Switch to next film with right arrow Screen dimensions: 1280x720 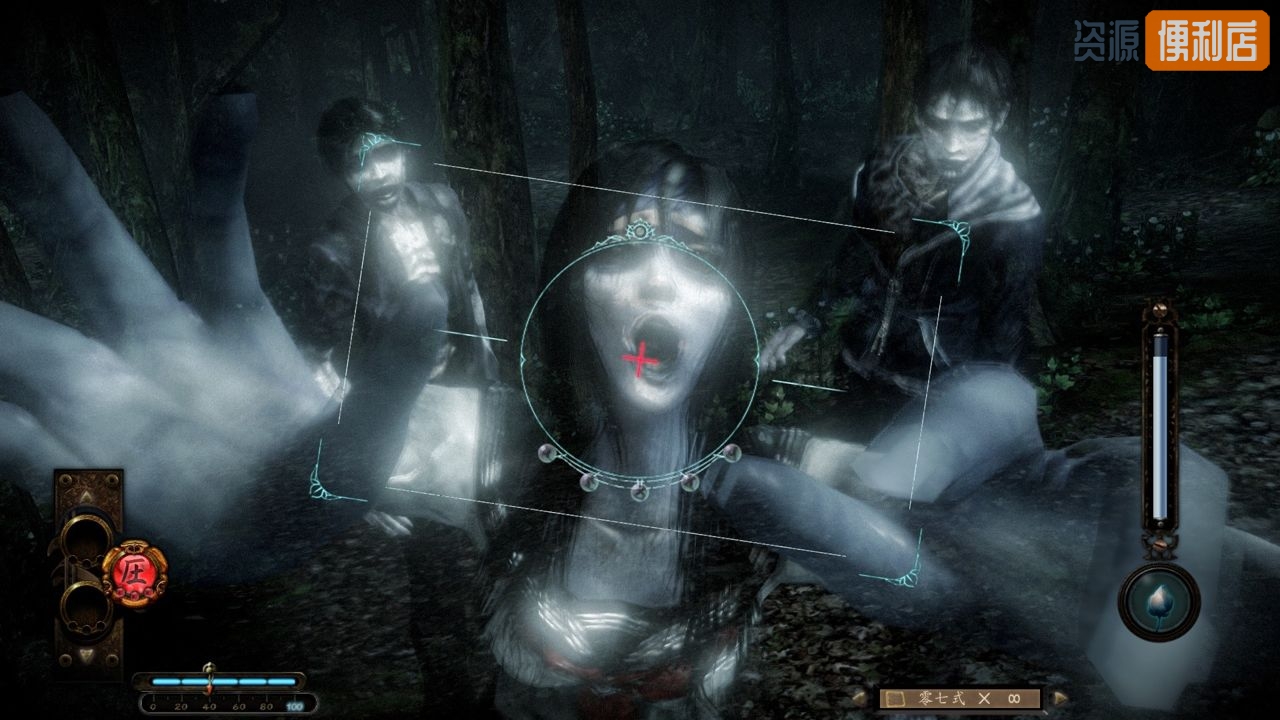(1060, 698)
